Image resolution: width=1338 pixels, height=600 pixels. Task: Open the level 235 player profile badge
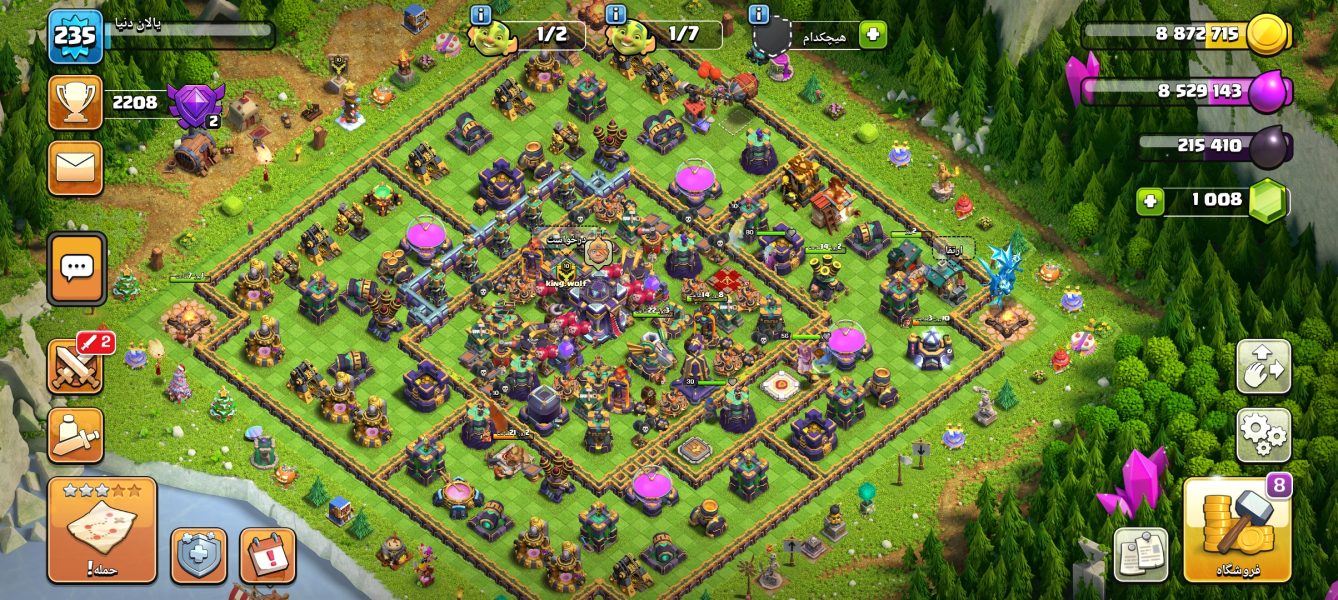[75, 37]
